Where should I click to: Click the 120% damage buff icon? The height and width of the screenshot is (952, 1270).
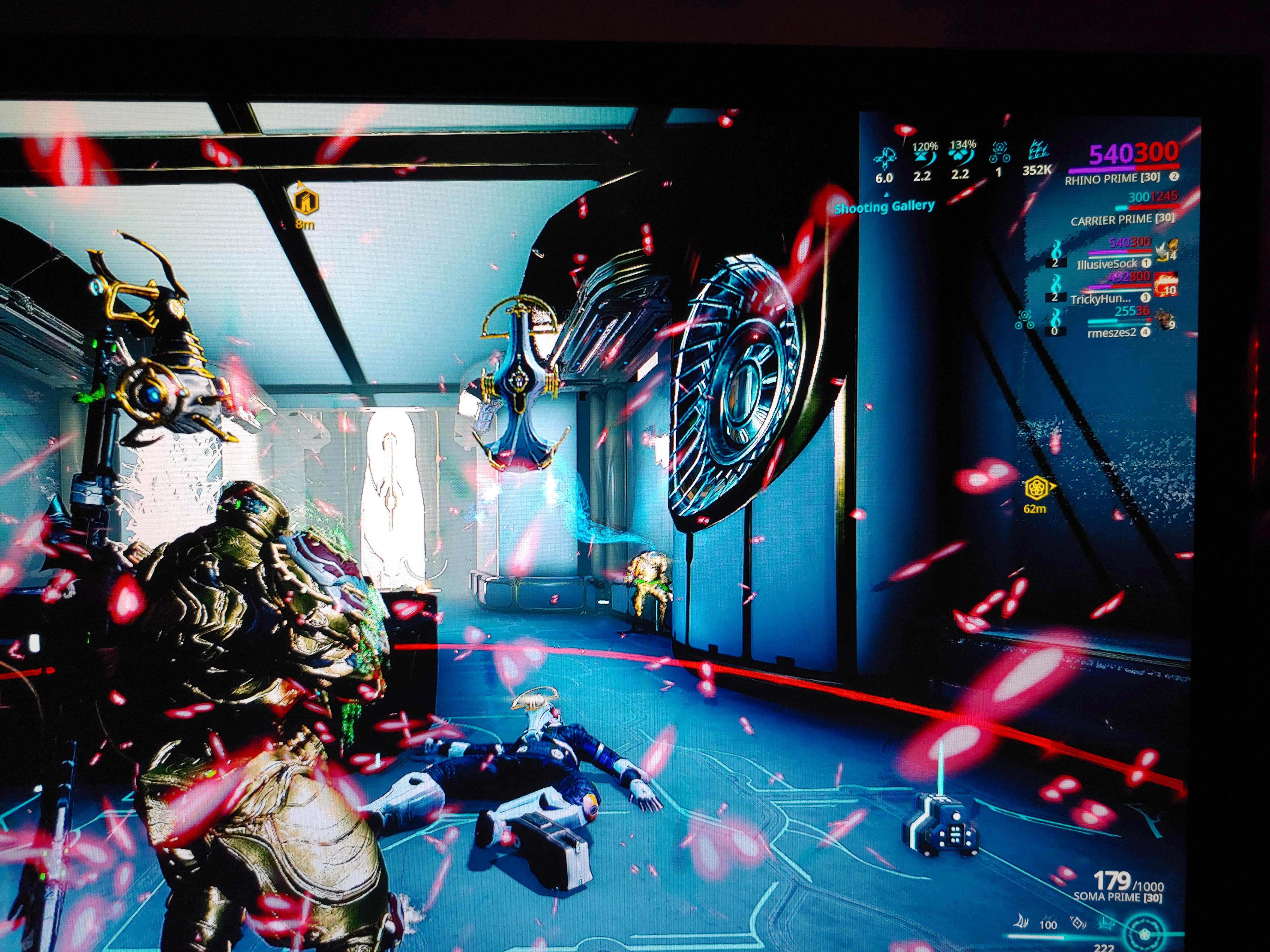point(924,157)
